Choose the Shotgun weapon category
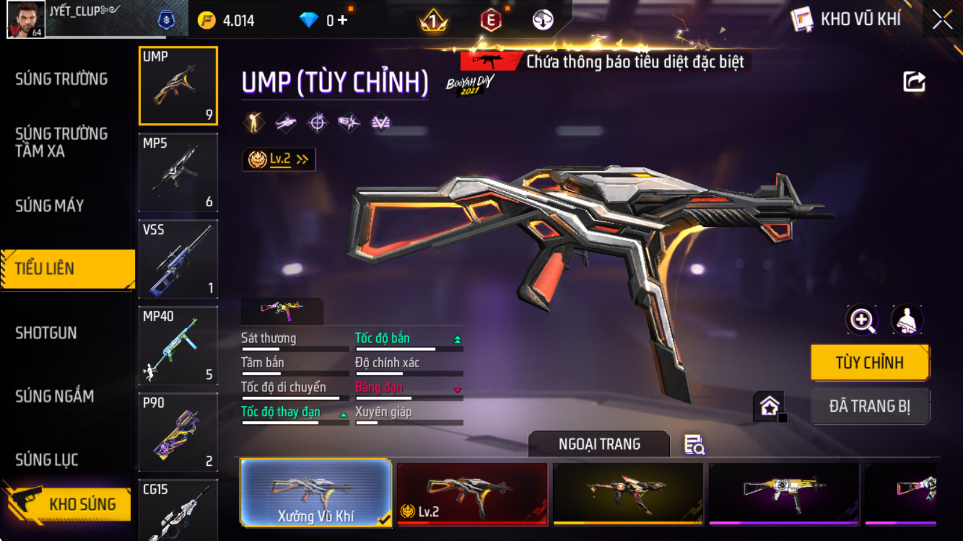This screenshot has height=541, width=963. (x=46, y=333)
